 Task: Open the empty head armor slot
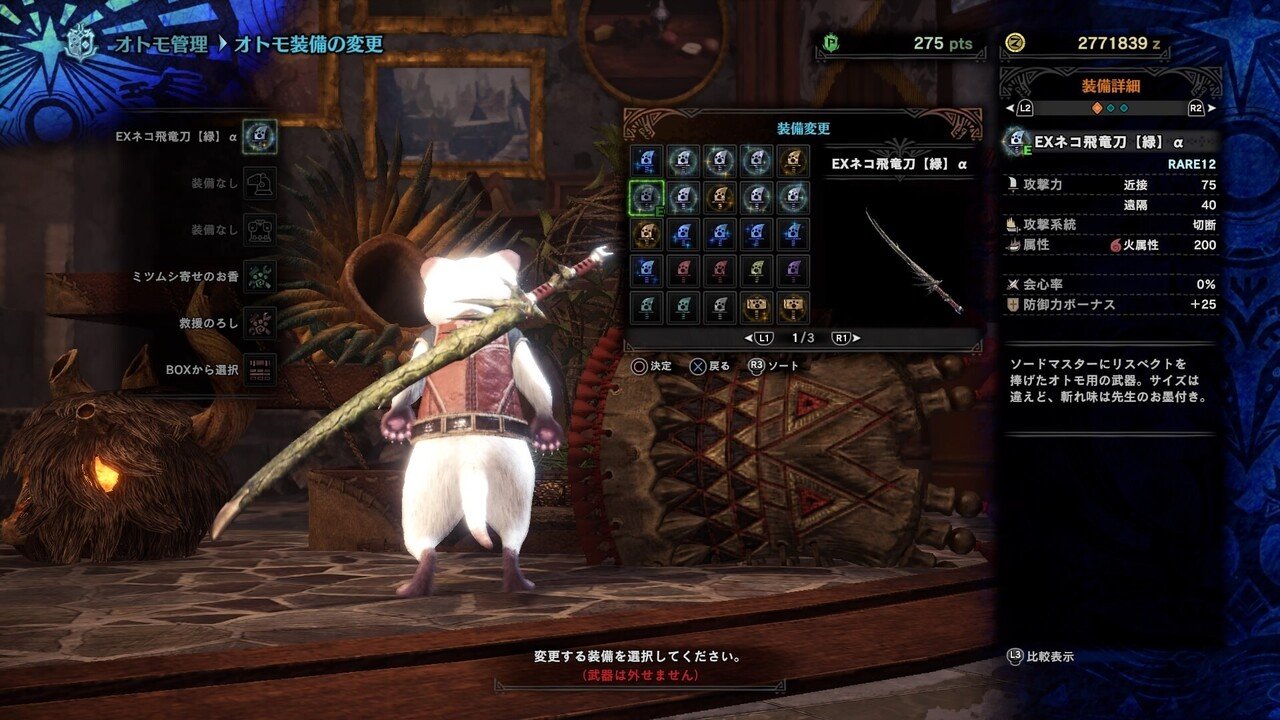[x=259, y=183]
